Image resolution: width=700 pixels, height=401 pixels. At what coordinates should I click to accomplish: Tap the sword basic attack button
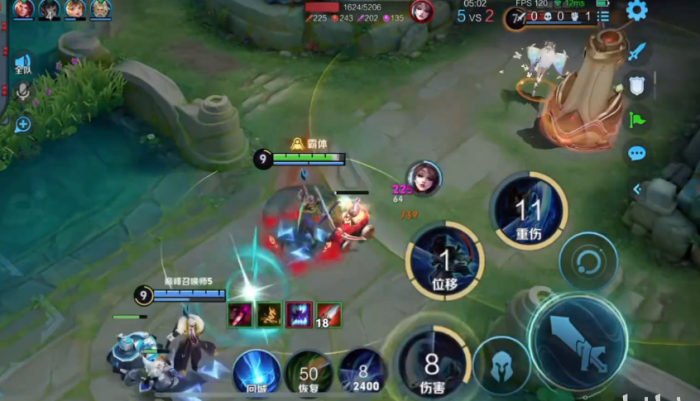pyautogui.click(x=577, y=341)
